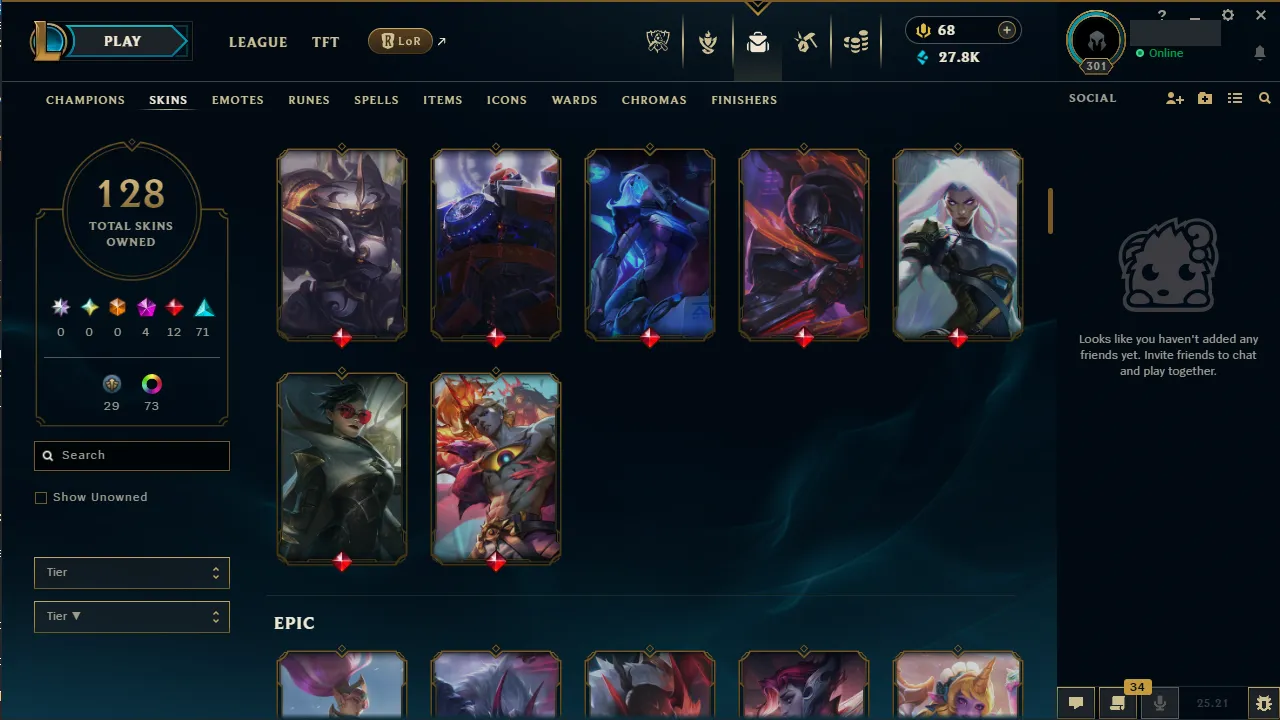Open friend search in the Social panel

point(1264,98)
